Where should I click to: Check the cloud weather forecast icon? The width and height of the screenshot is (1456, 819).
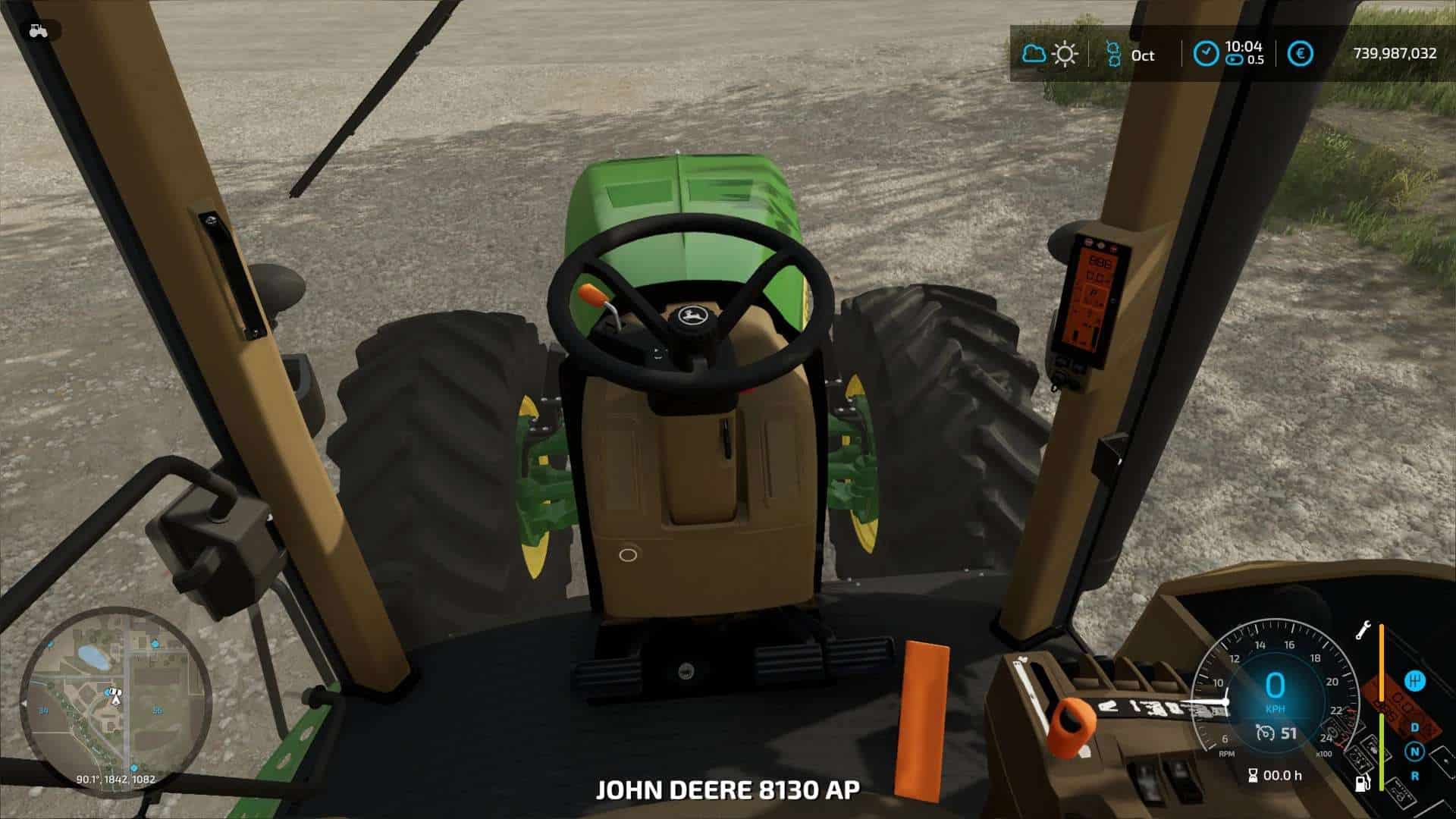click(1034, 54)
